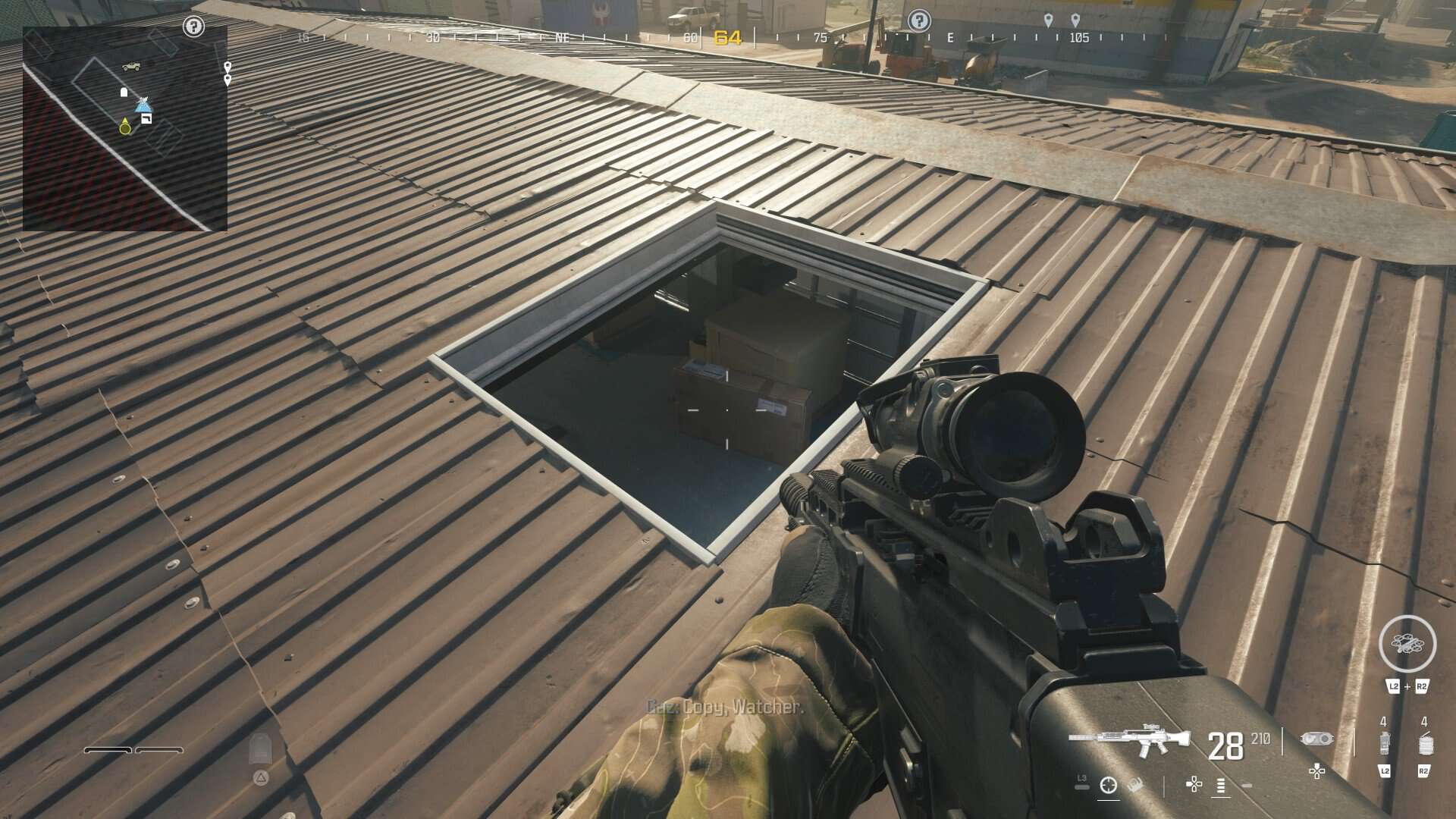This screenshot has width=1456, height=819.
Task: Toggle the fire selector bars indicator
Action: tap(1219, 786)
